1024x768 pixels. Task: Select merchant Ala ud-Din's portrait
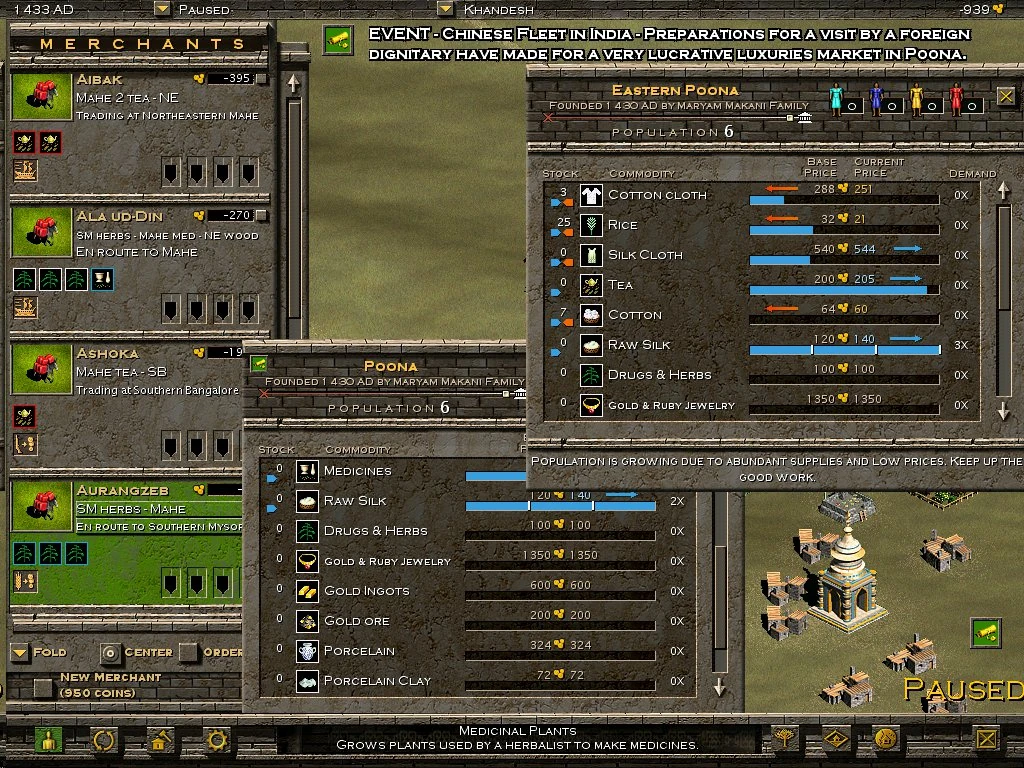pos(41,233)
